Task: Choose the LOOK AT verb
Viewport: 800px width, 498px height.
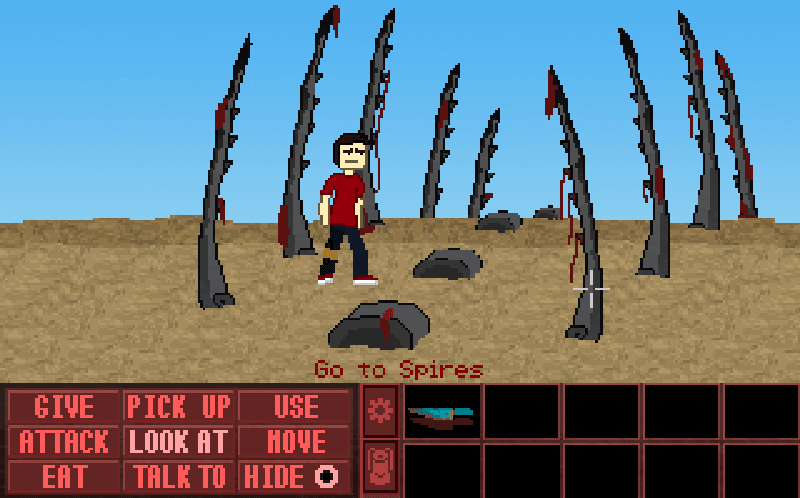Action: tap(179, 441)
